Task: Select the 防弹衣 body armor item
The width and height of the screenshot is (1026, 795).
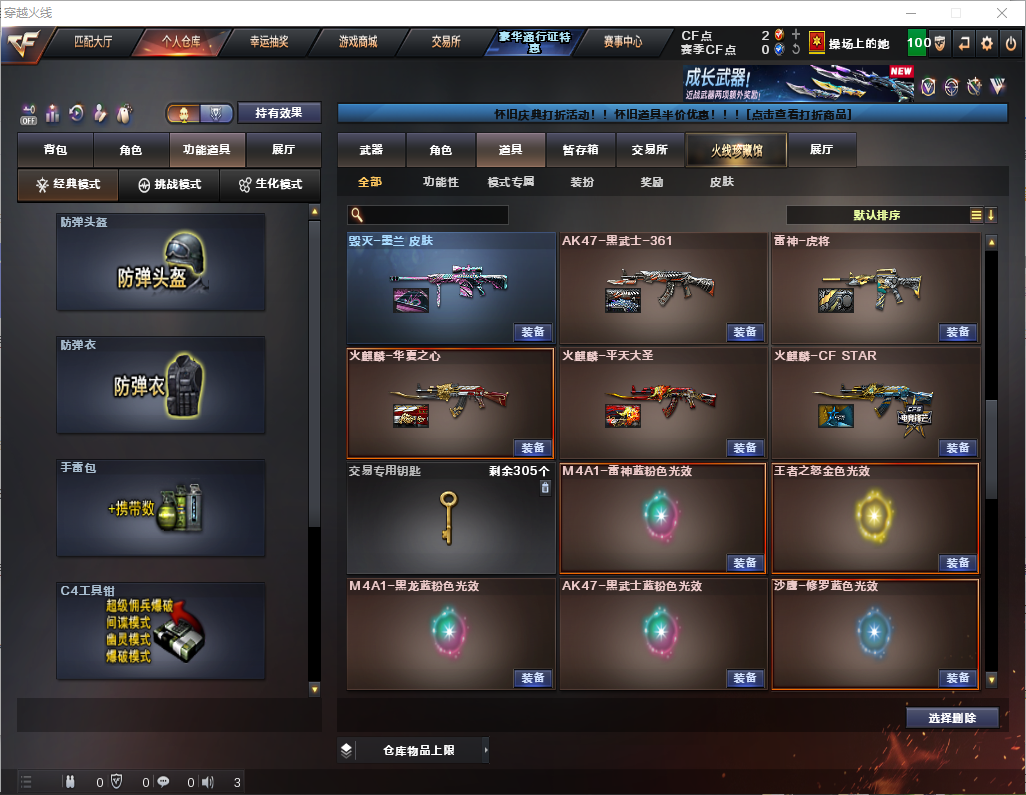Action: click(x=161, y=385)
